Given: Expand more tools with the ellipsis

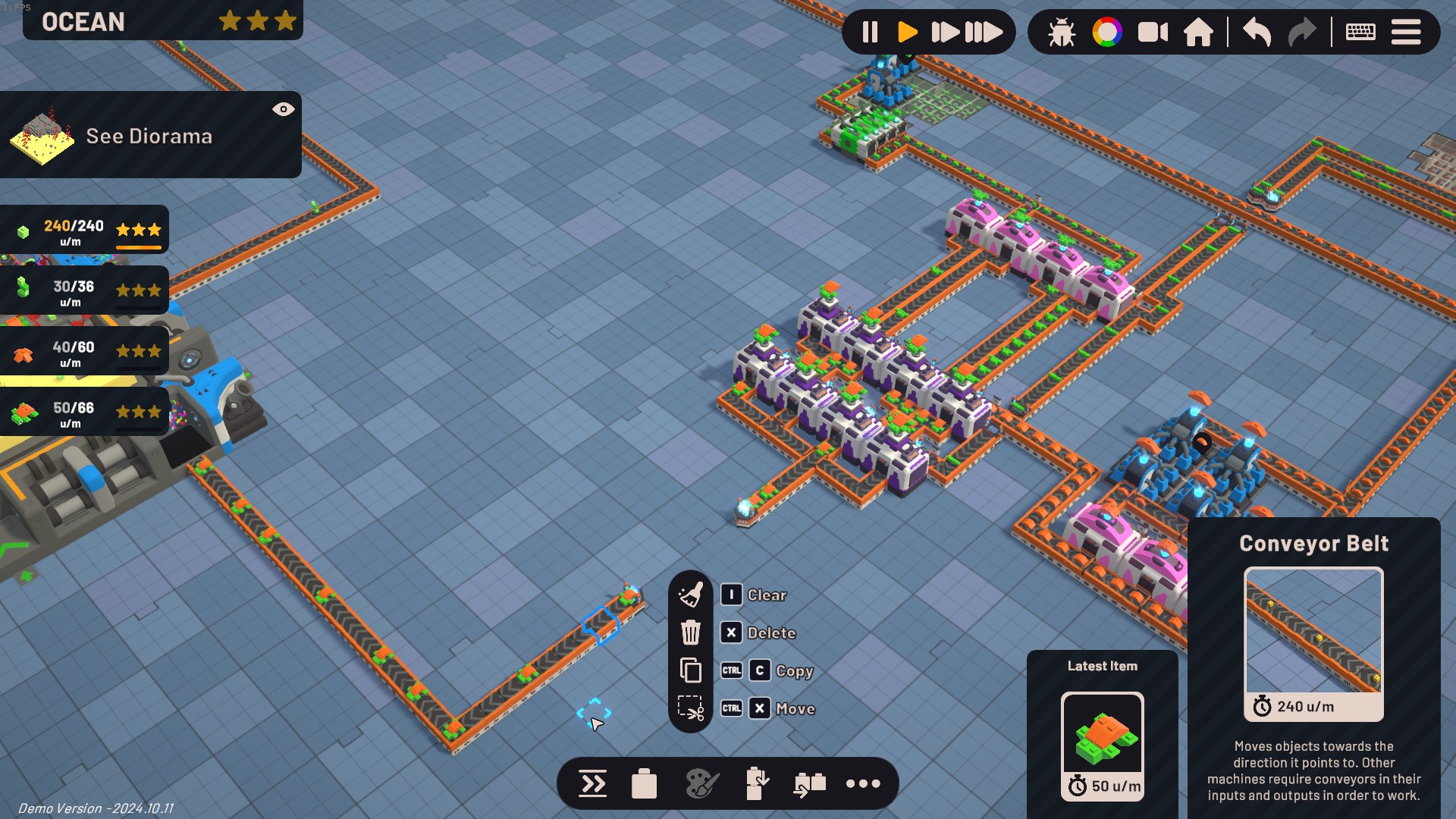Looking at the screenshot, I should [x=863, y=783].
